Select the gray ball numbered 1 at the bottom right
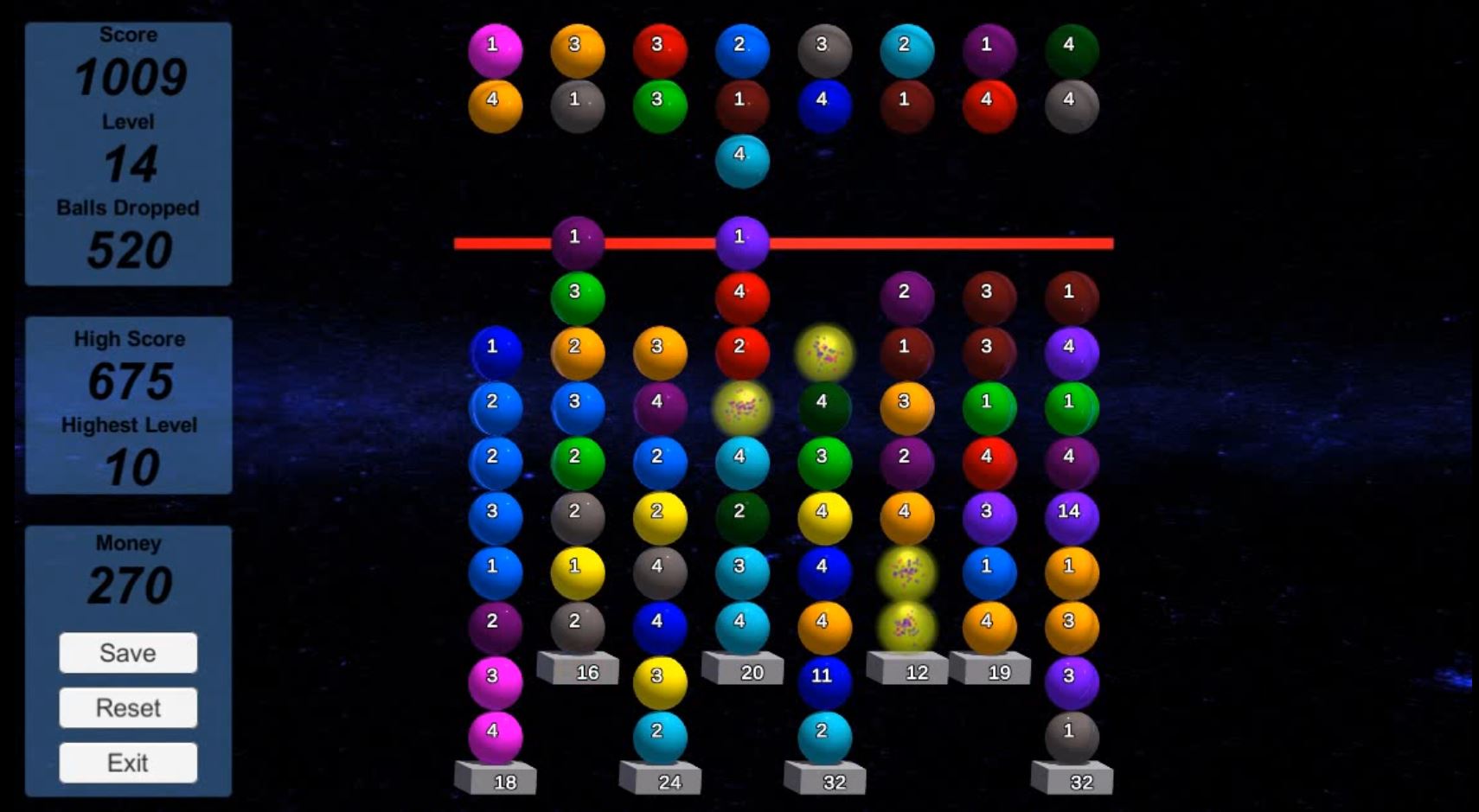 coord(1072,732)
